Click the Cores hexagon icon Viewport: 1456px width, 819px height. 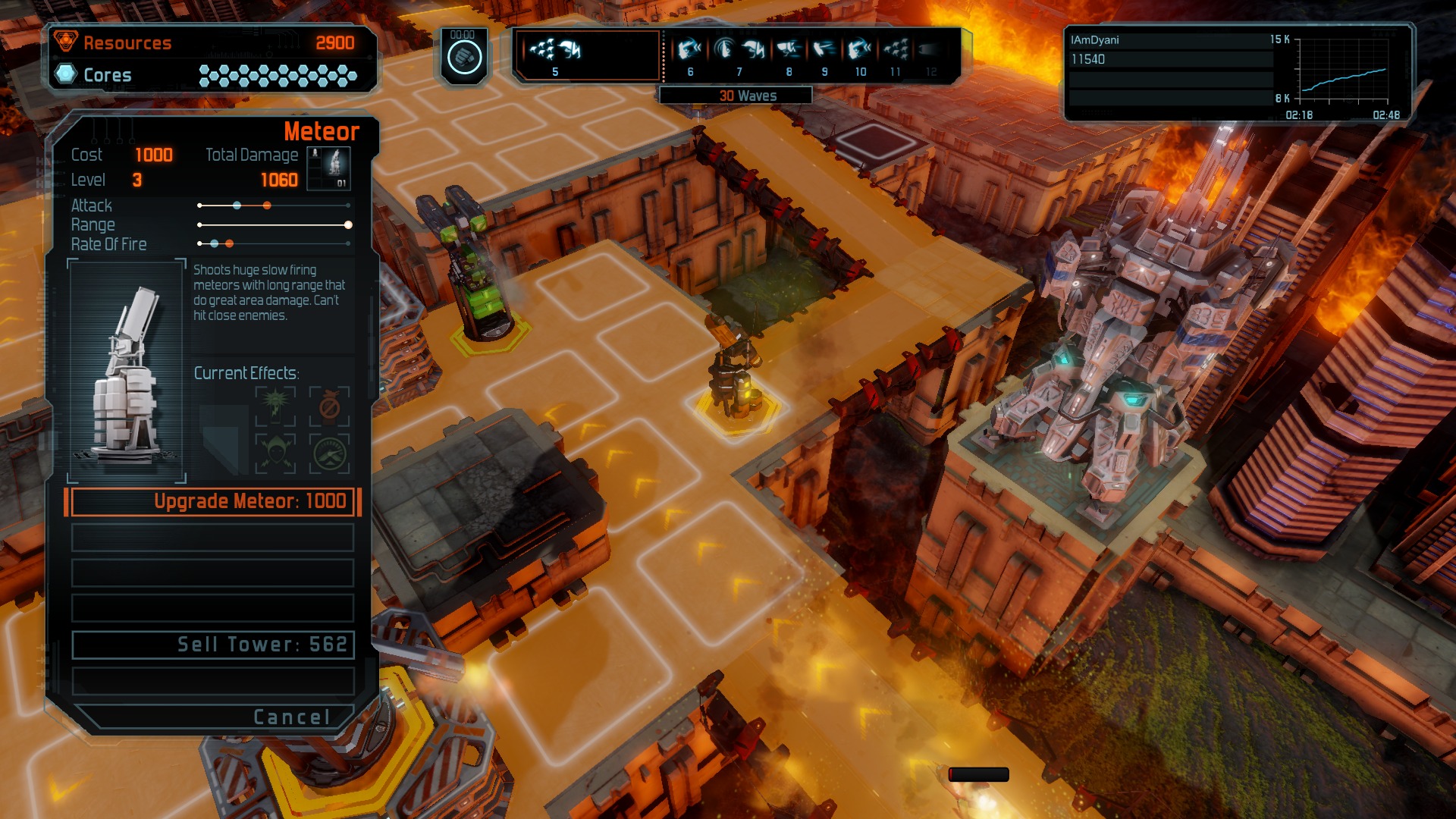point(65,75)
